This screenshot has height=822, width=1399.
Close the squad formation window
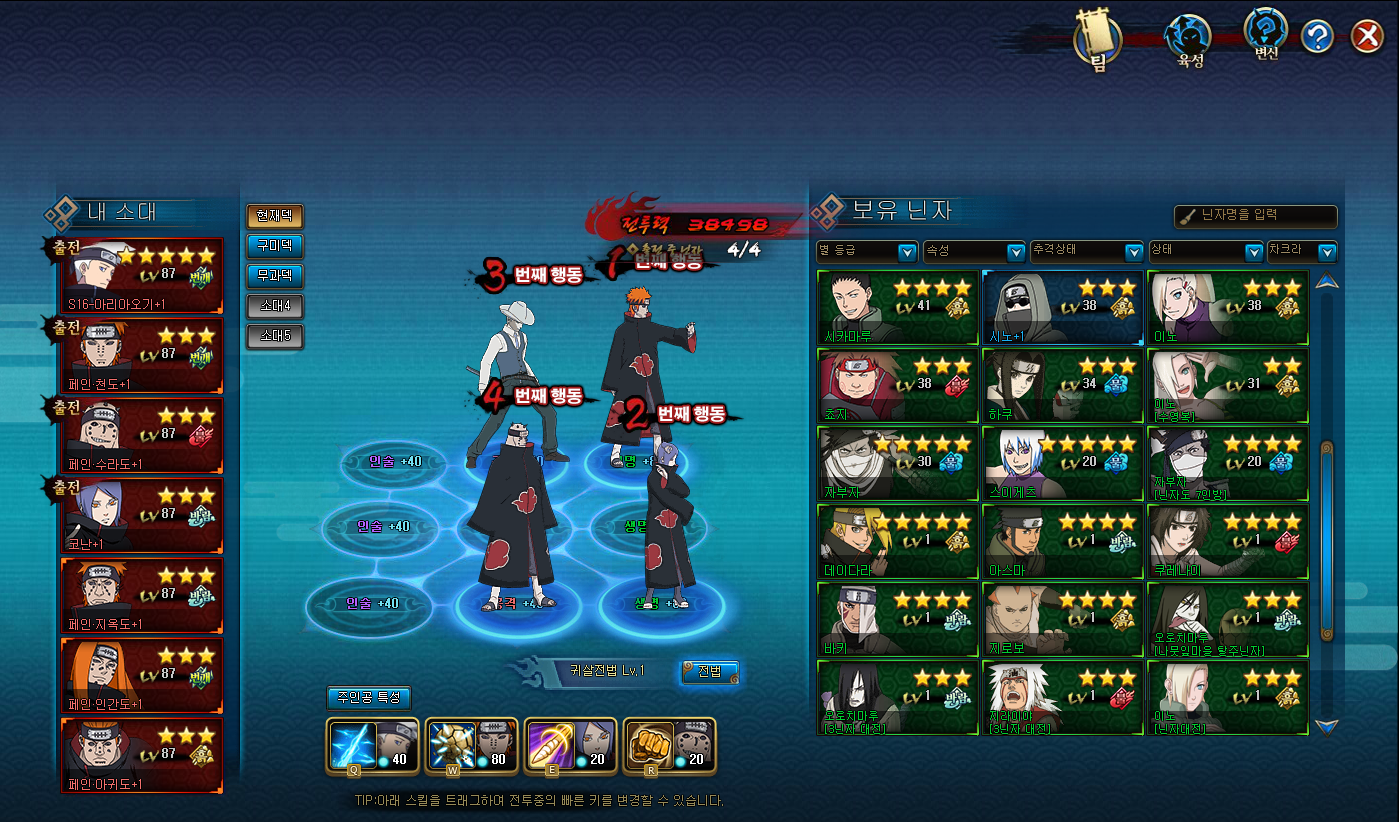click(1367, 38)
